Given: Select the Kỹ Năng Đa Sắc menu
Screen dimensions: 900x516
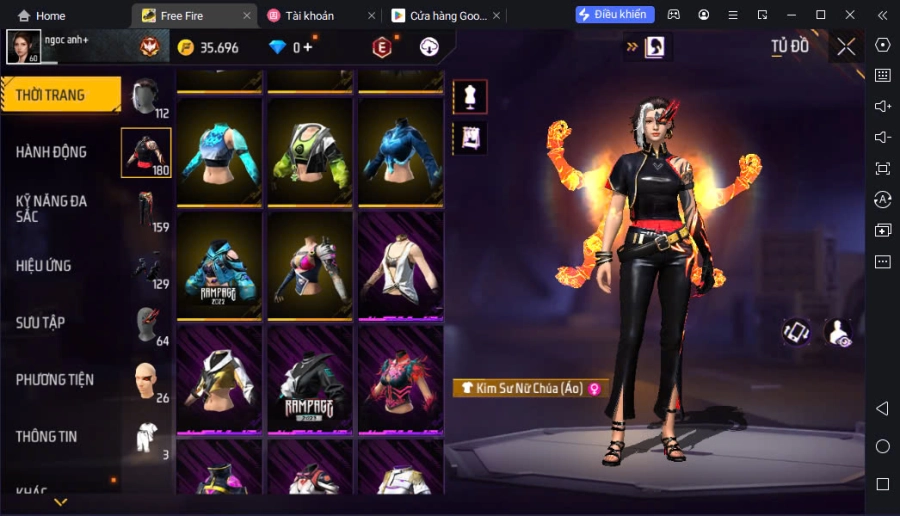Looking at the screenshot, I should point(52,208).
